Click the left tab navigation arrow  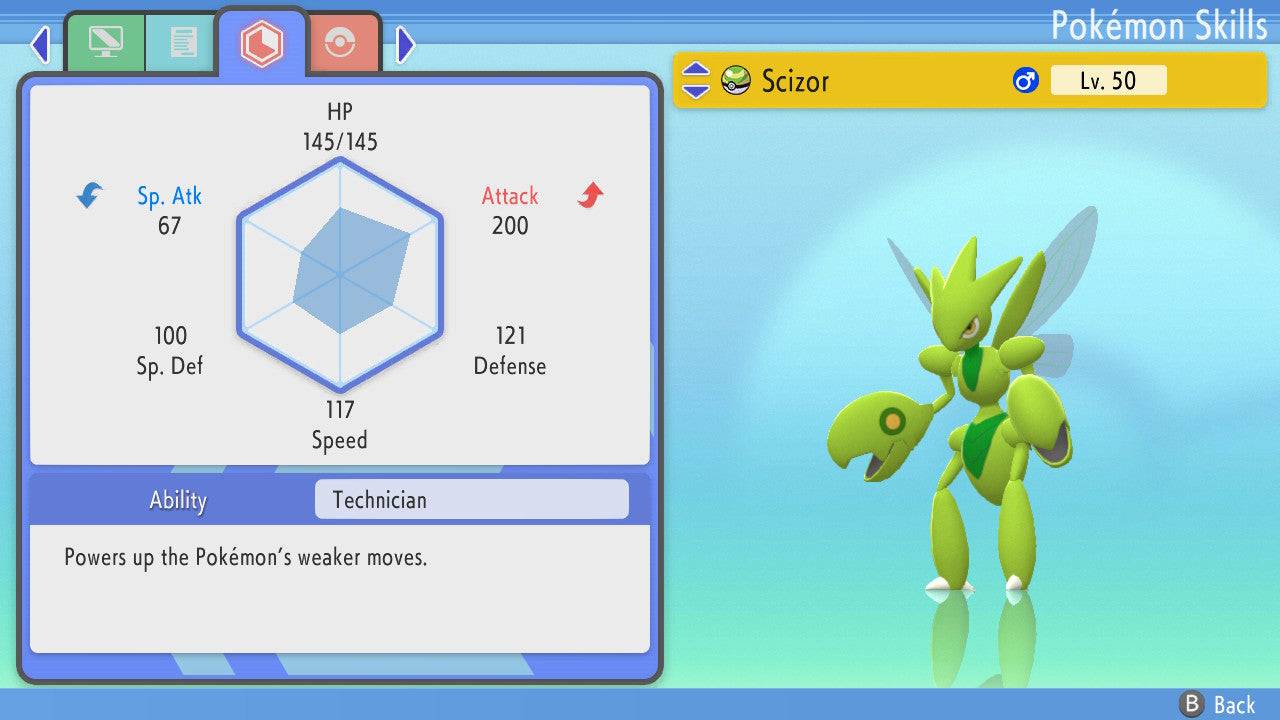(x=40, y=44)
